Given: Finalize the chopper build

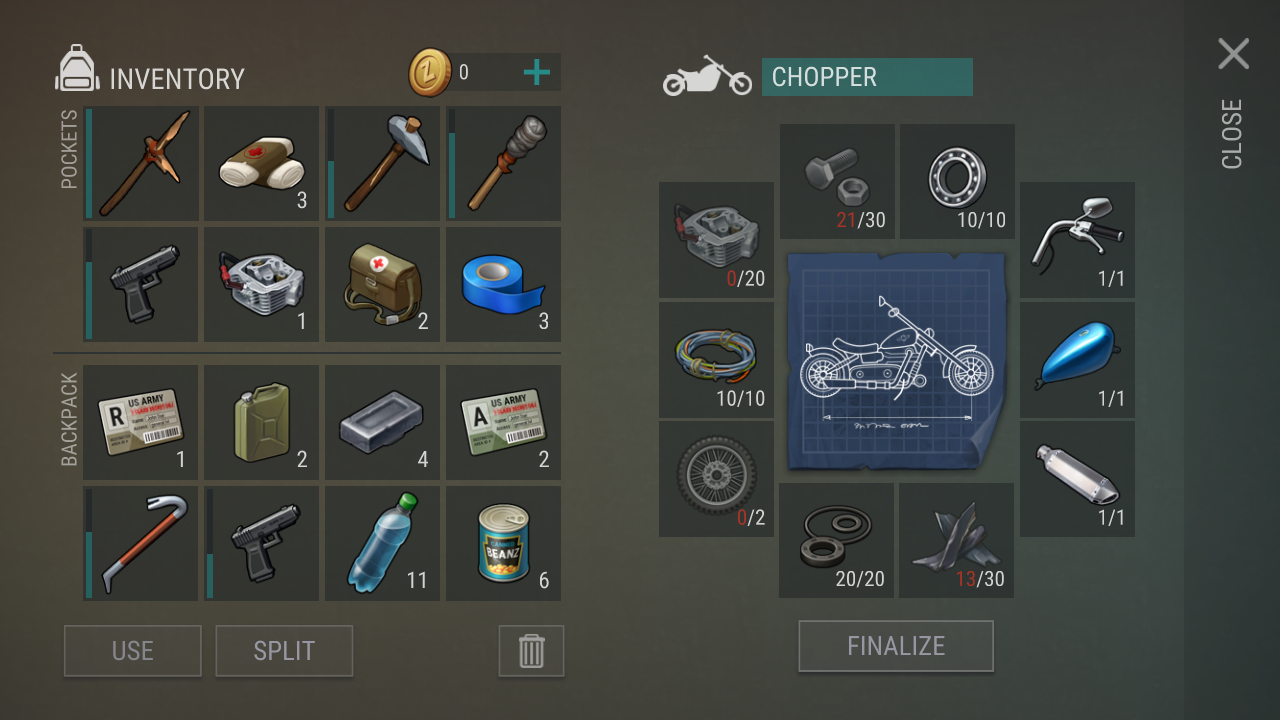Looking at the screenshot, I should [x=896, y=646].
